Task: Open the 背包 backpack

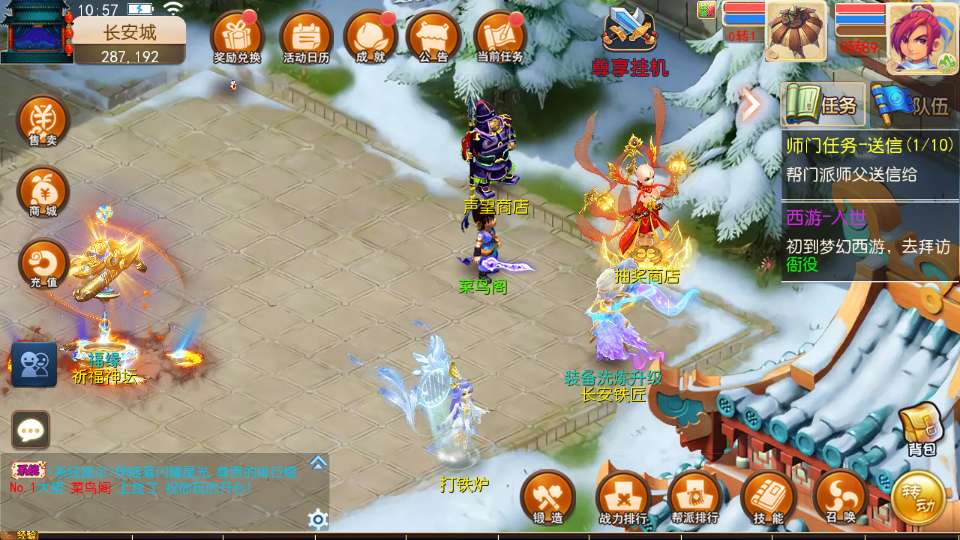Action: pyautogui.click(x=920, y=429)
